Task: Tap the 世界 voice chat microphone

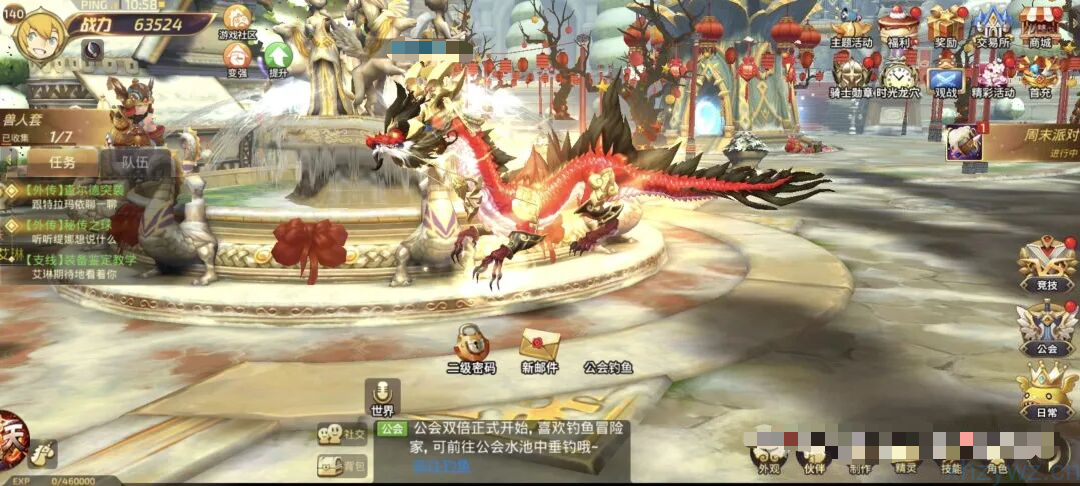Action: 382,395
